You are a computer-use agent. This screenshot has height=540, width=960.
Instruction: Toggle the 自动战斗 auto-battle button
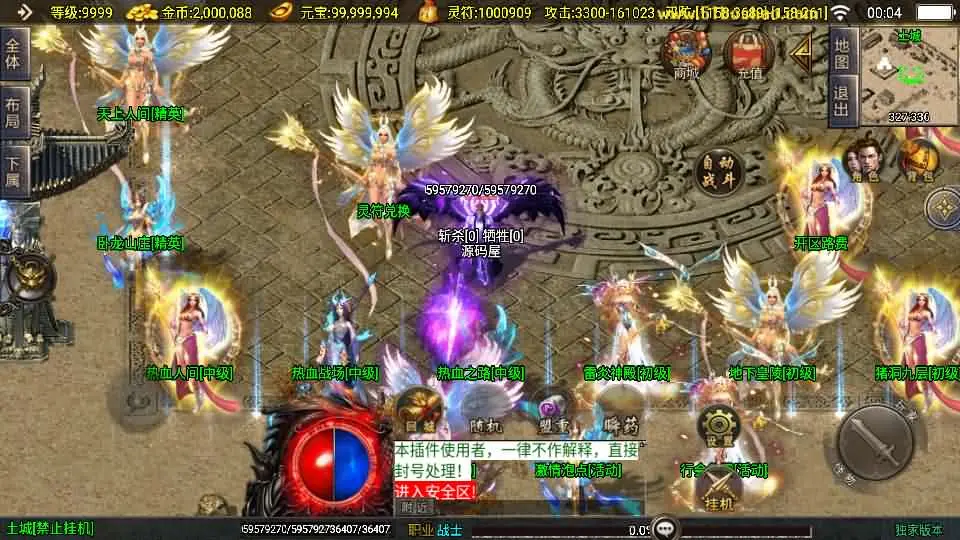click(720, 172)
